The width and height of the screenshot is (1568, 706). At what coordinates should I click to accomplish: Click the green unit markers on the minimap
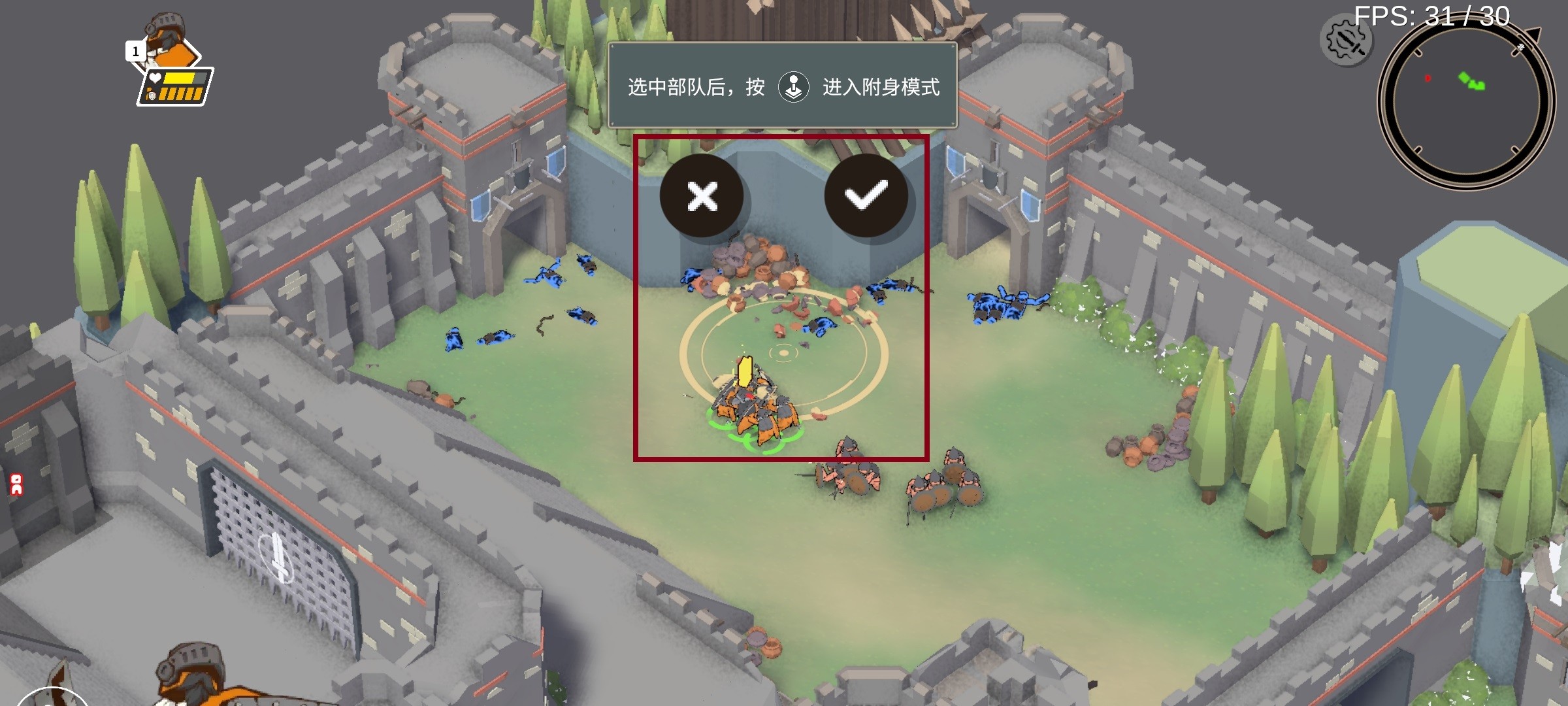pyautogui.click(x=1473, y=82)
